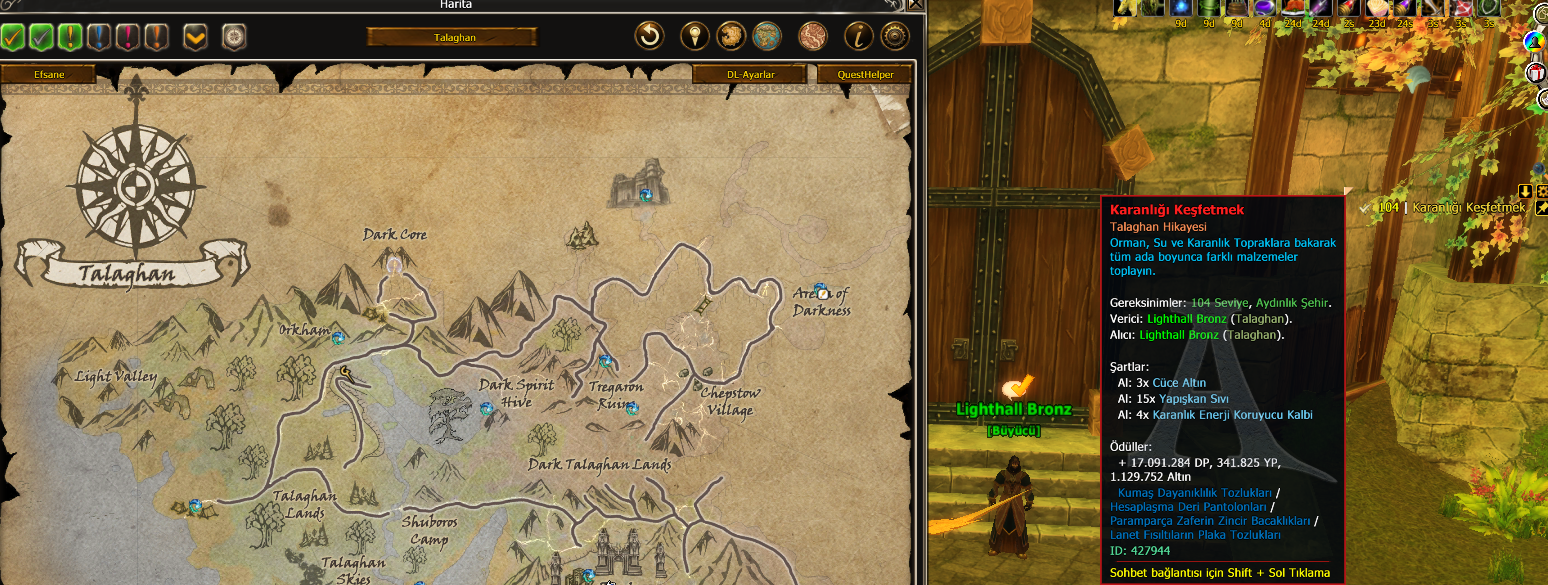Close the Harita map window
1548x585 pixels.
(x=914, y=5)
